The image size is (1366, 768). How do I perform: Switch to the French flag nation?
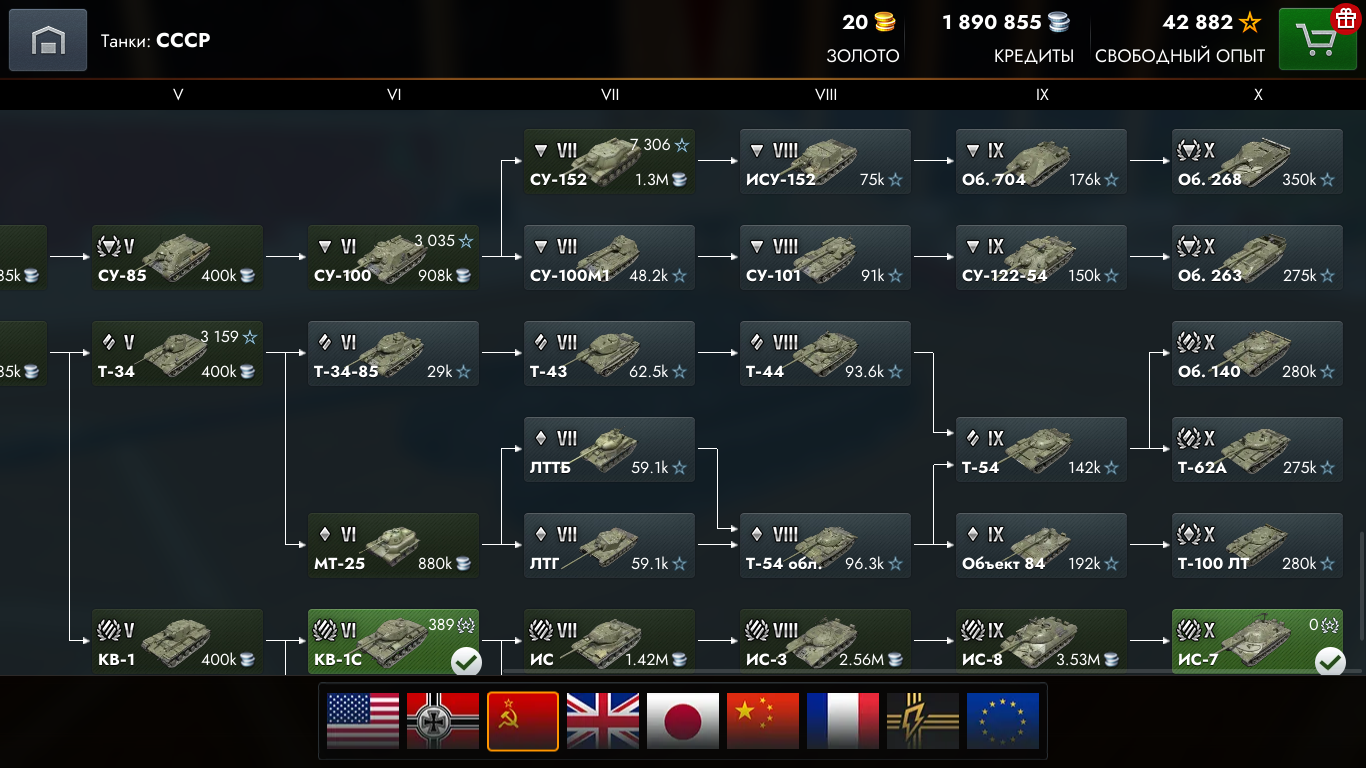843,721
